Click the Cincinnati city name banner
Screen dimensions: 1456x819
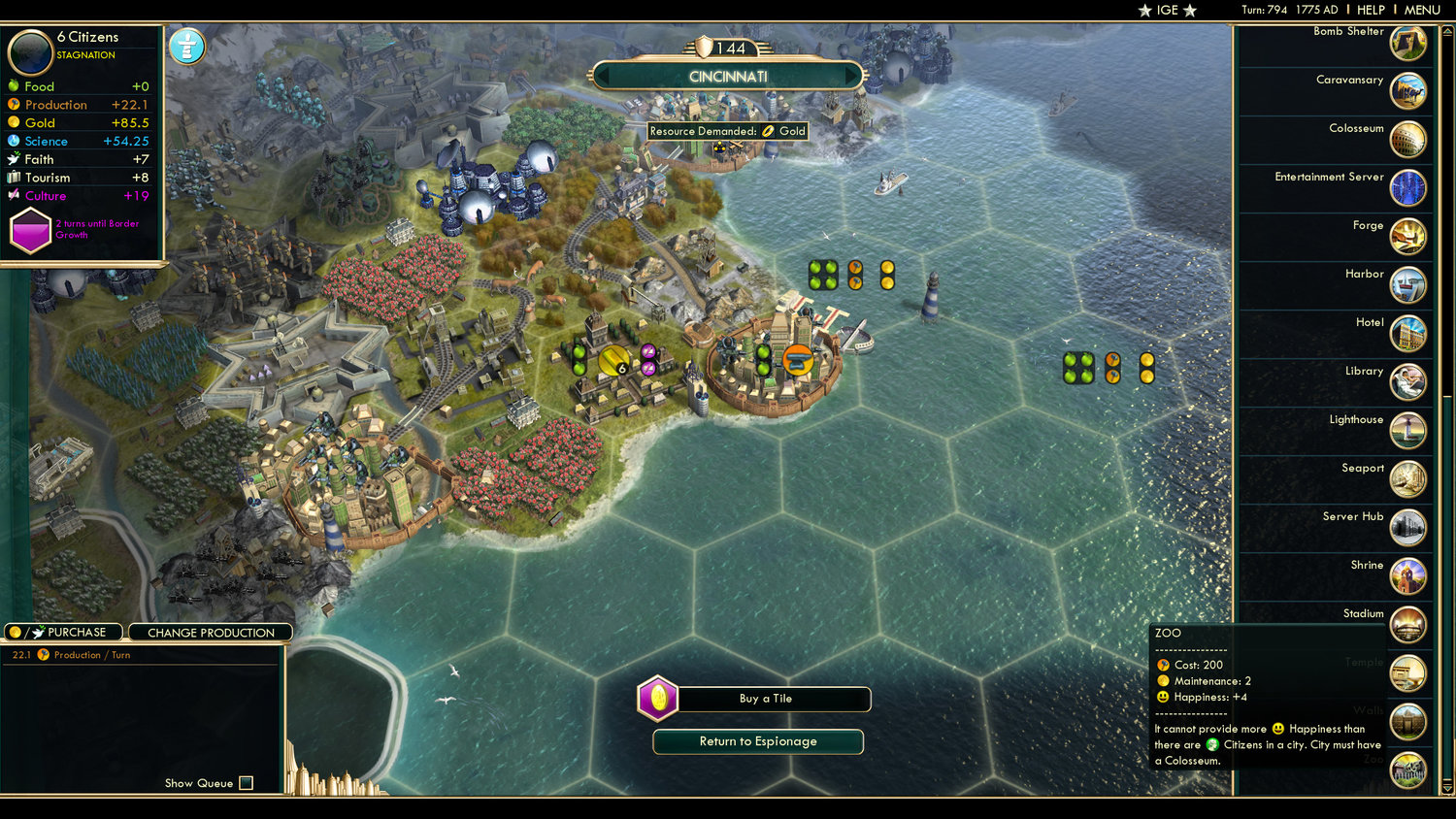(x=727, y=76)
